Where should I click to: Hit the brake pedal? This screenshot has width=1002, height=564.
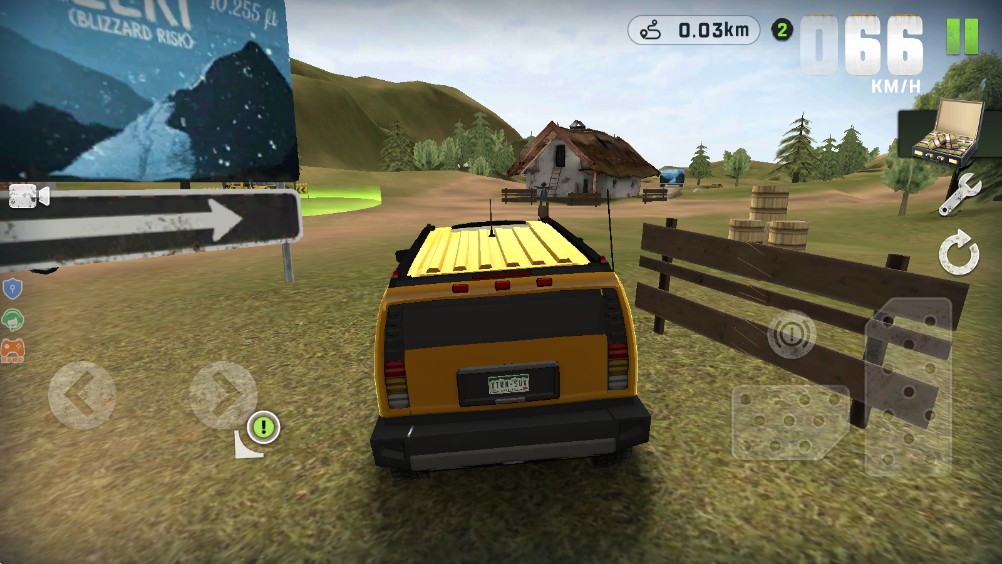pos(789,421)
